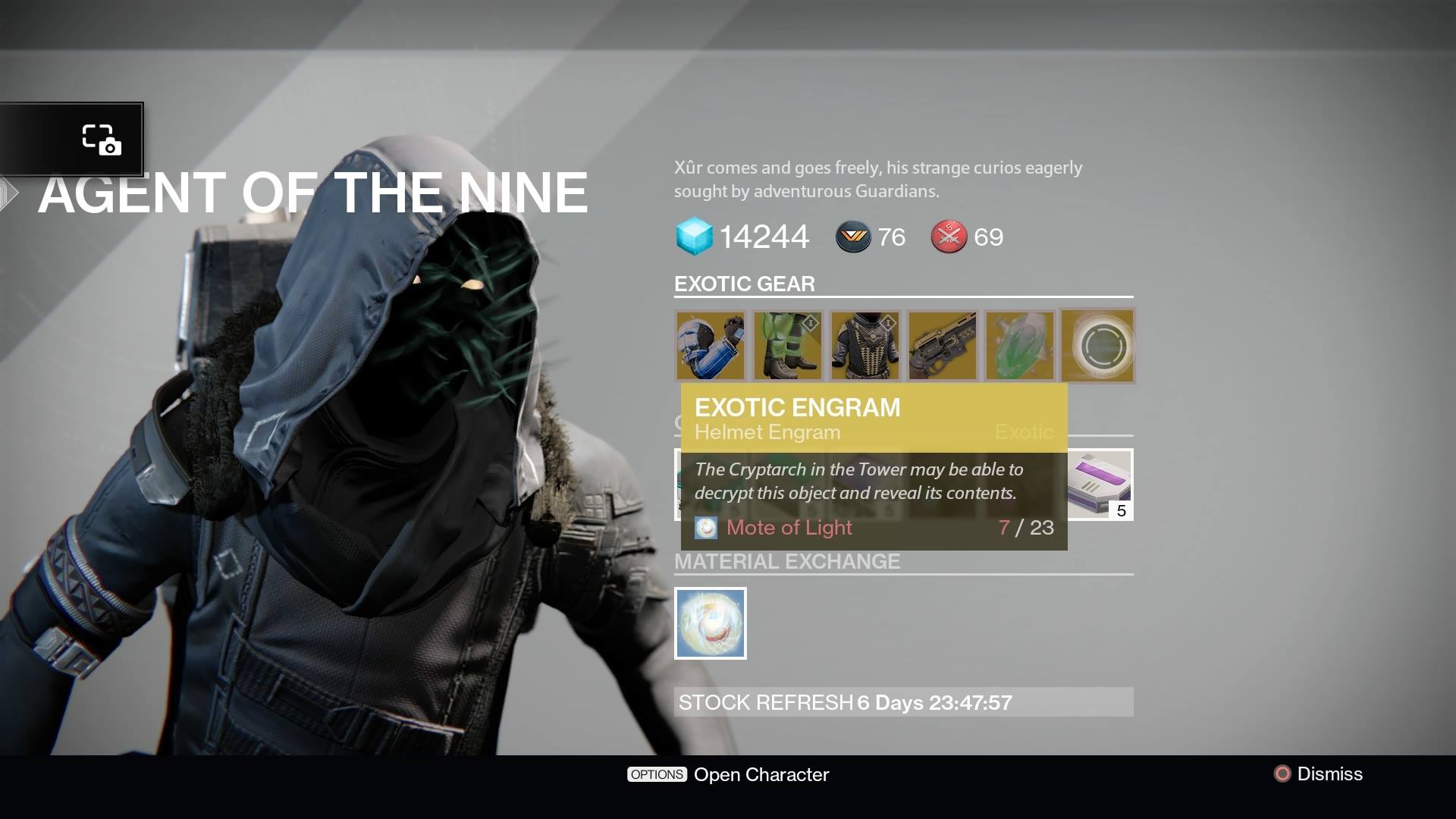Click the EXOTIC GEAR section header
The image size is (1456, 819).
pos(745,284)
